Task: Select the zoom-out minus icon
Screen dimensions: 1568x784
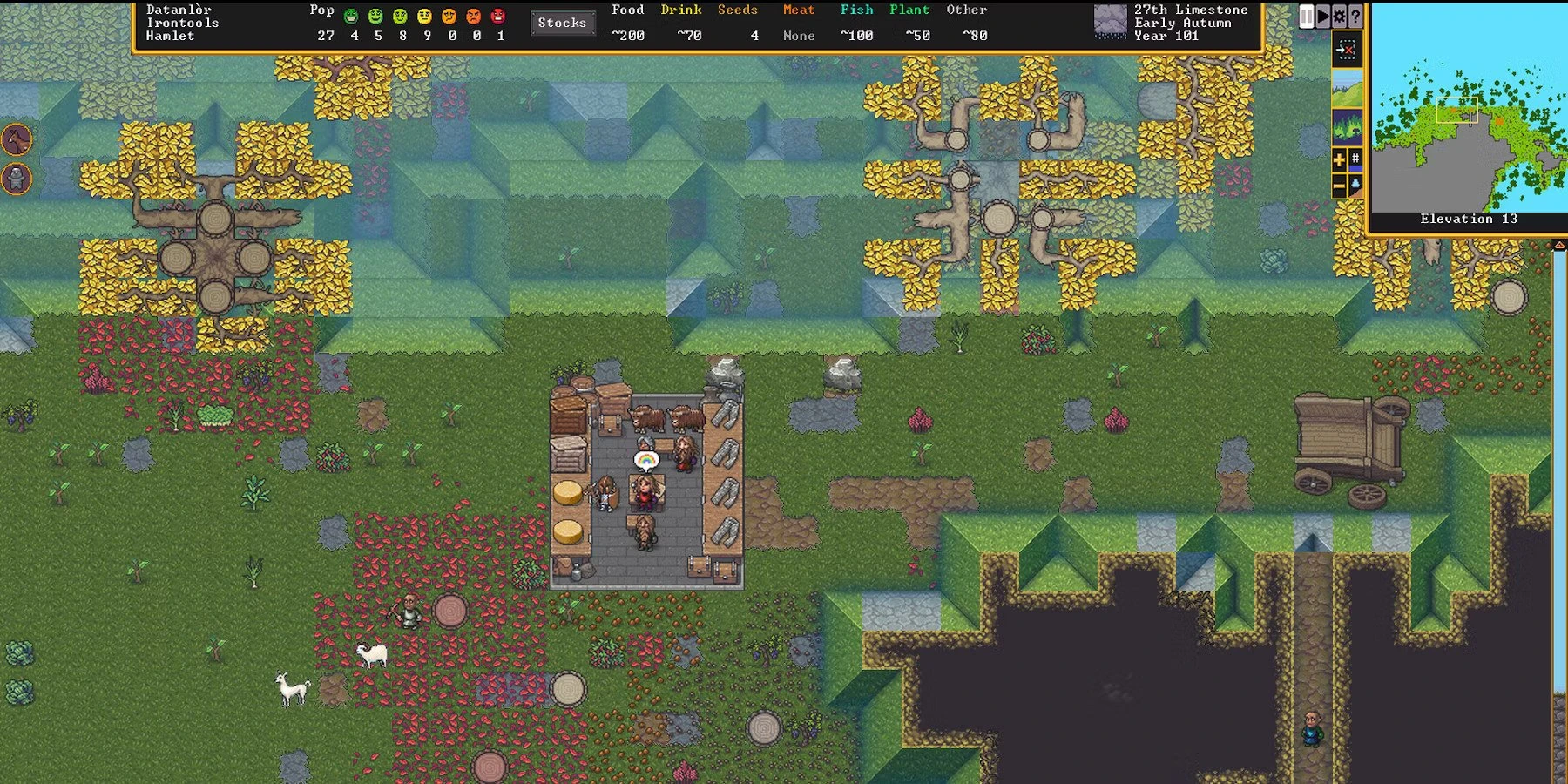Action: click(1339, 185)
